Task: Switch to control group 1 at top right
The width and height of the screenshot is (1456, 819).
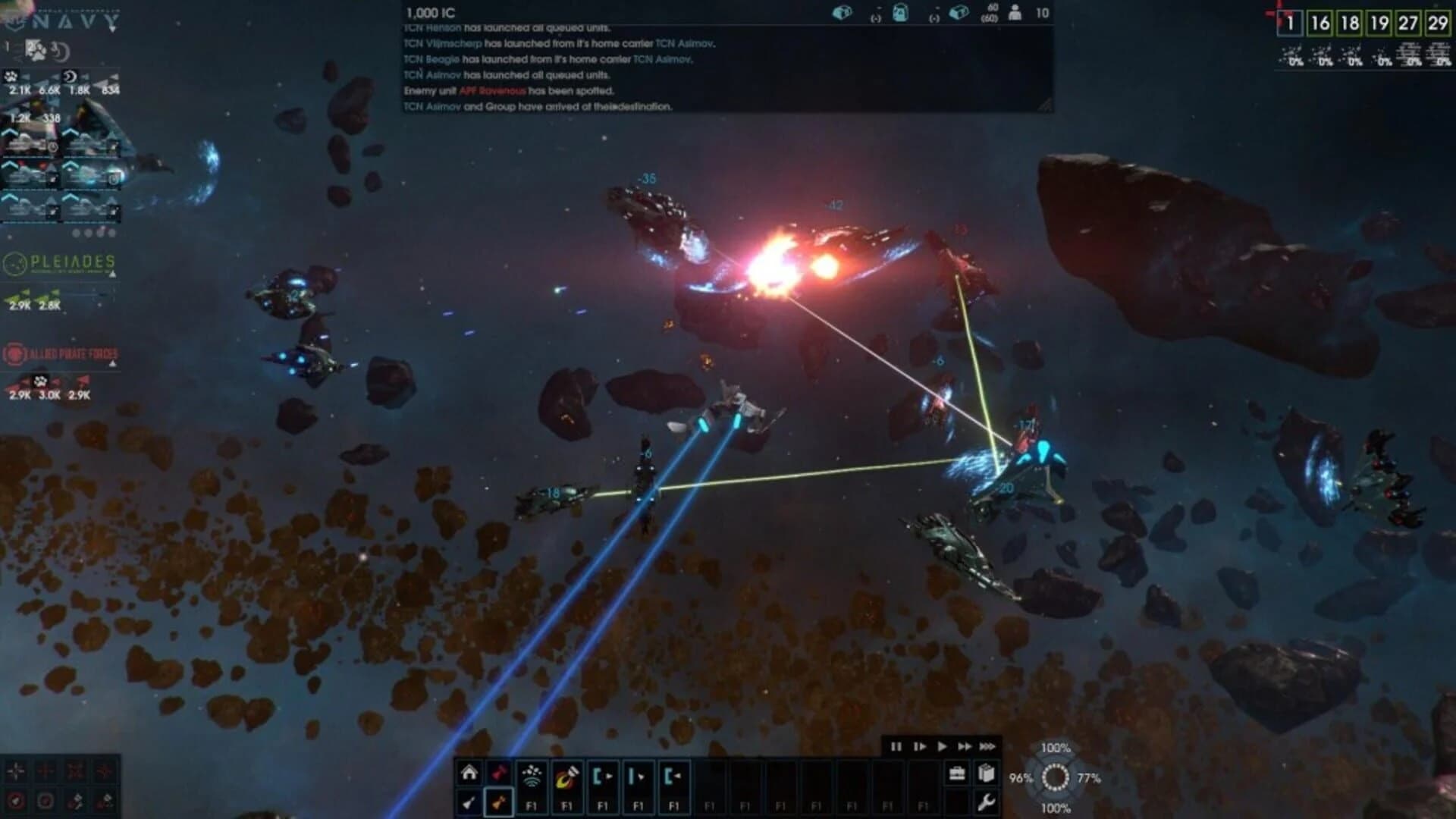Action: pos(1290,22)
